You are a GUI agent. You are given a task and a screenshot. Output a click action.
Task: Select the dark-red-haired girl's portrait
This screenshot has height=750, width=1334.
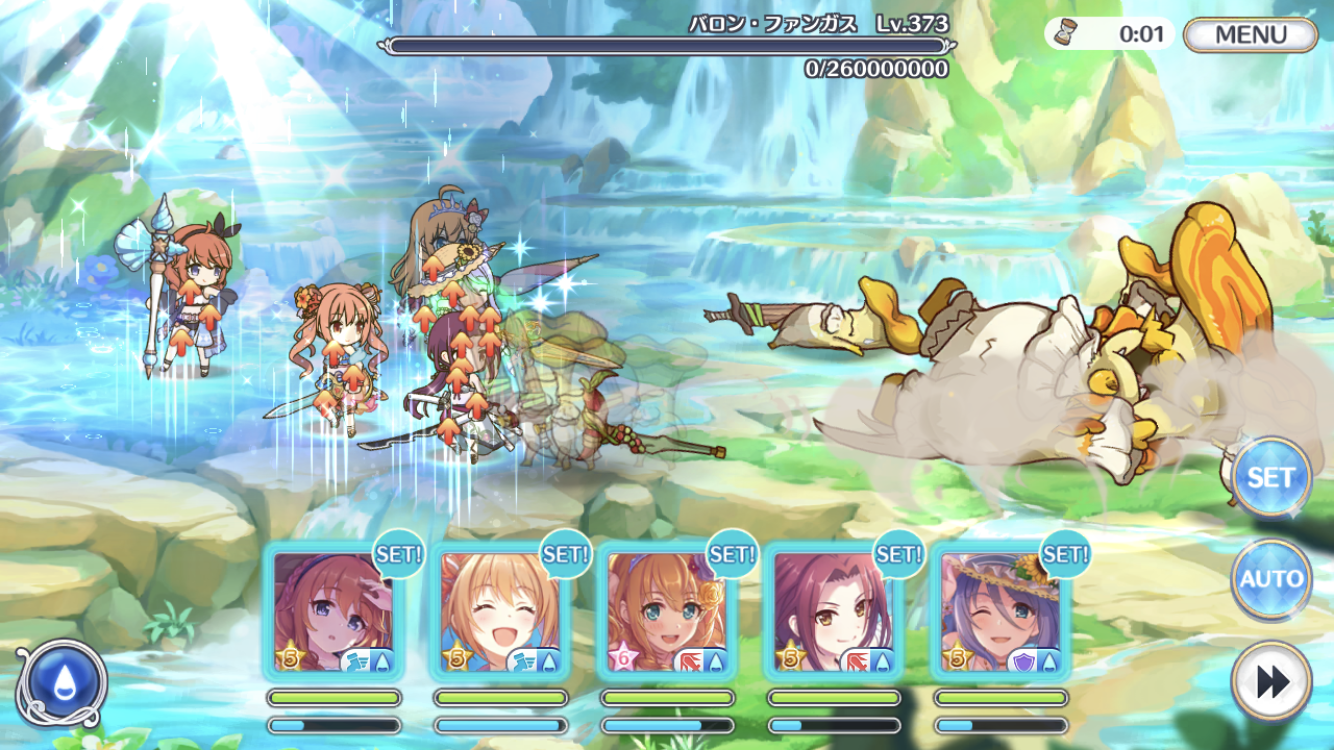[835, 612]
